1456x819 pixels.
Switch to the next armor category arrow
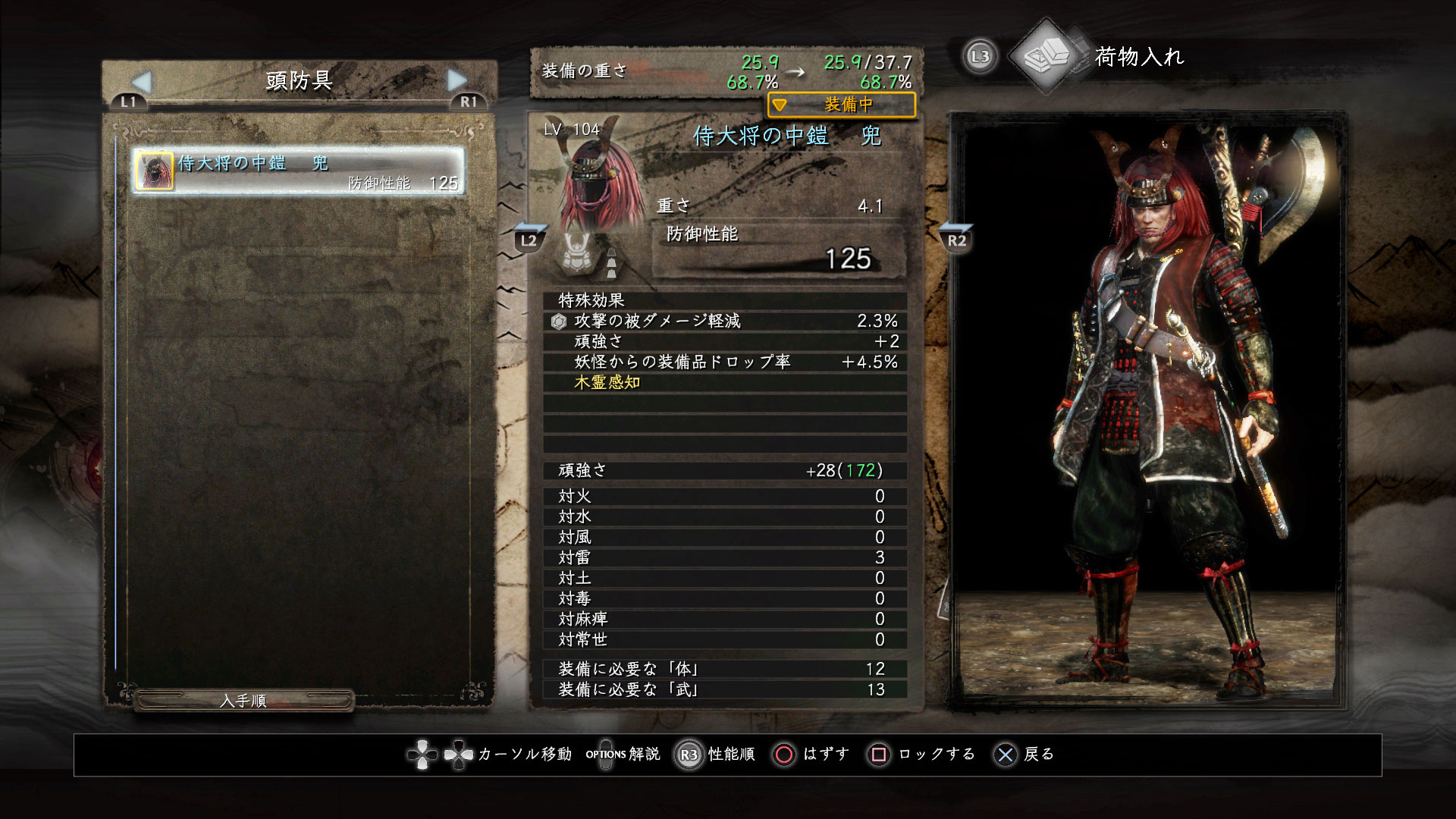pyautogui.click(x=457, y=80)
